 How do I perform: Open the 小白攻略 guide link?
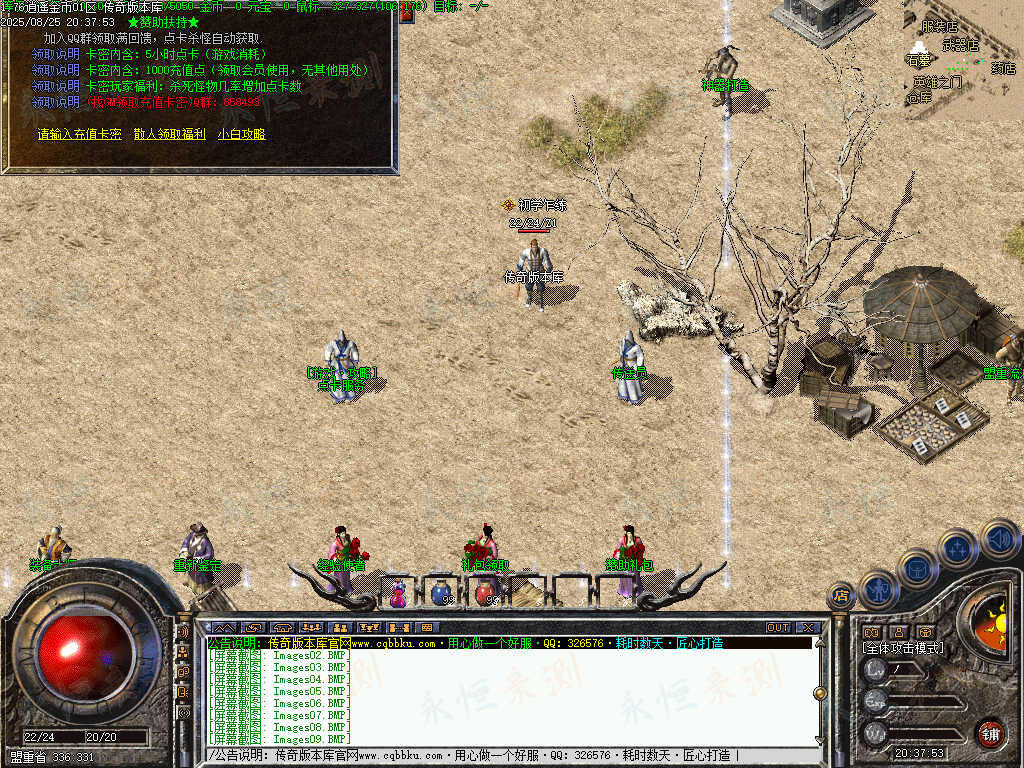point(241,134)
